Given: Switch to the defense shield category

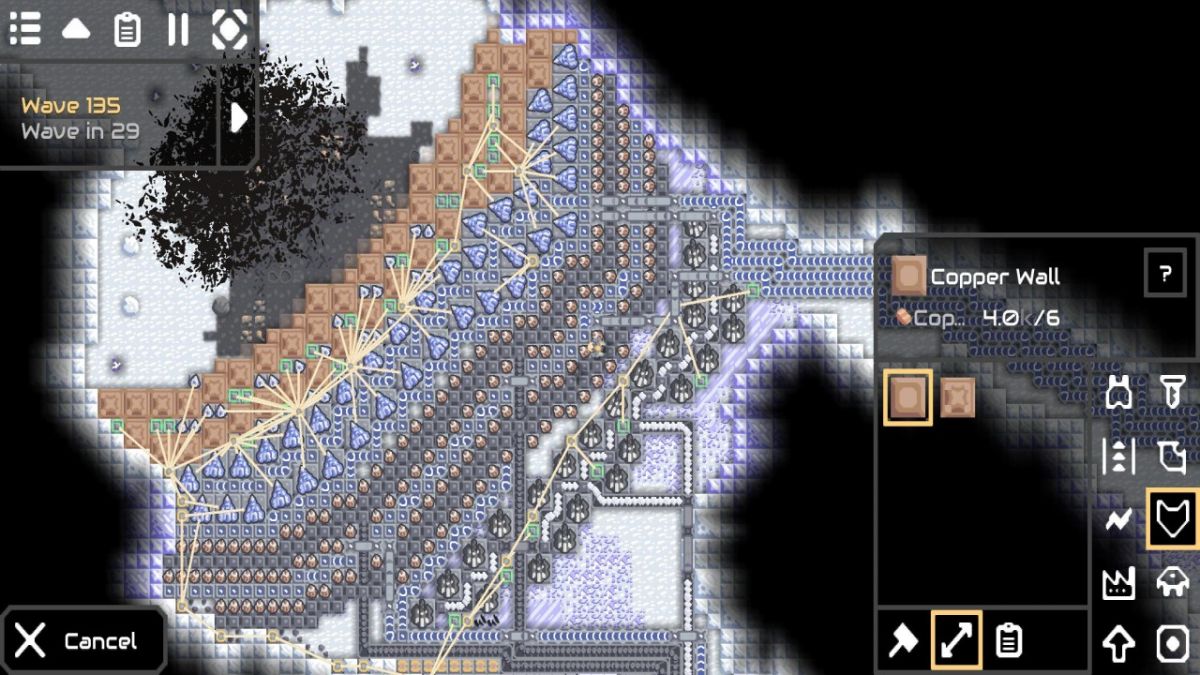Looking at the screenshot, I should pos(1172,519).
